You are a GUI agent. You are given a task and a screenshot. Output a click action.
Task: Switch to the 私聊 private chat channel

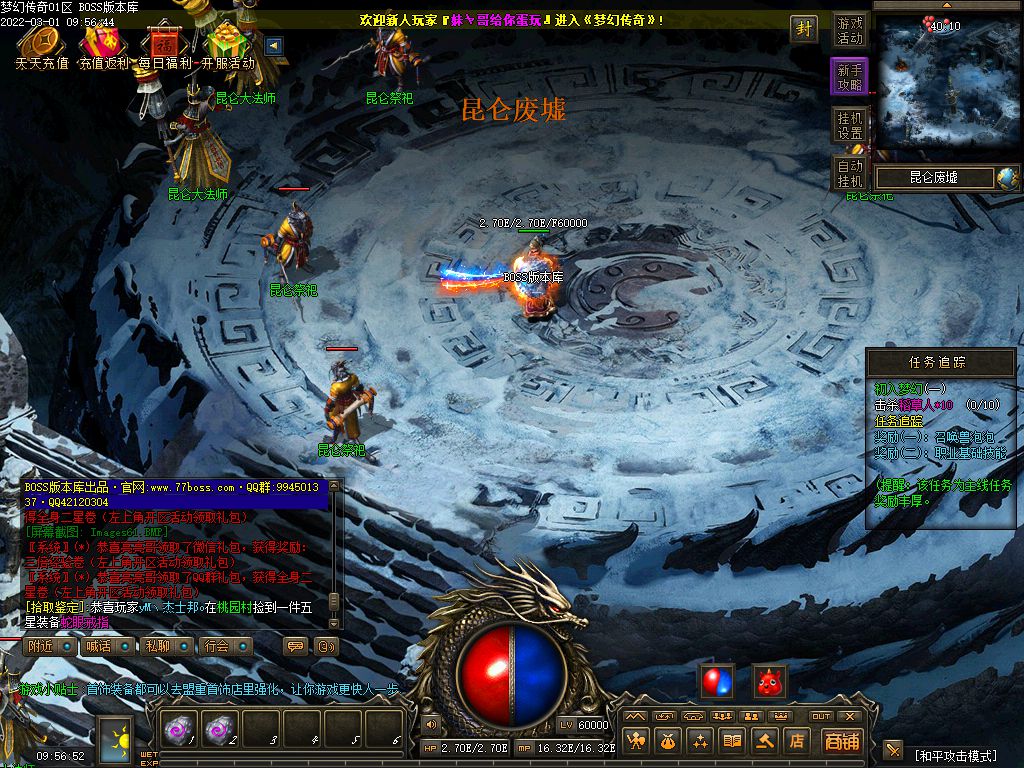click(157, 646)
